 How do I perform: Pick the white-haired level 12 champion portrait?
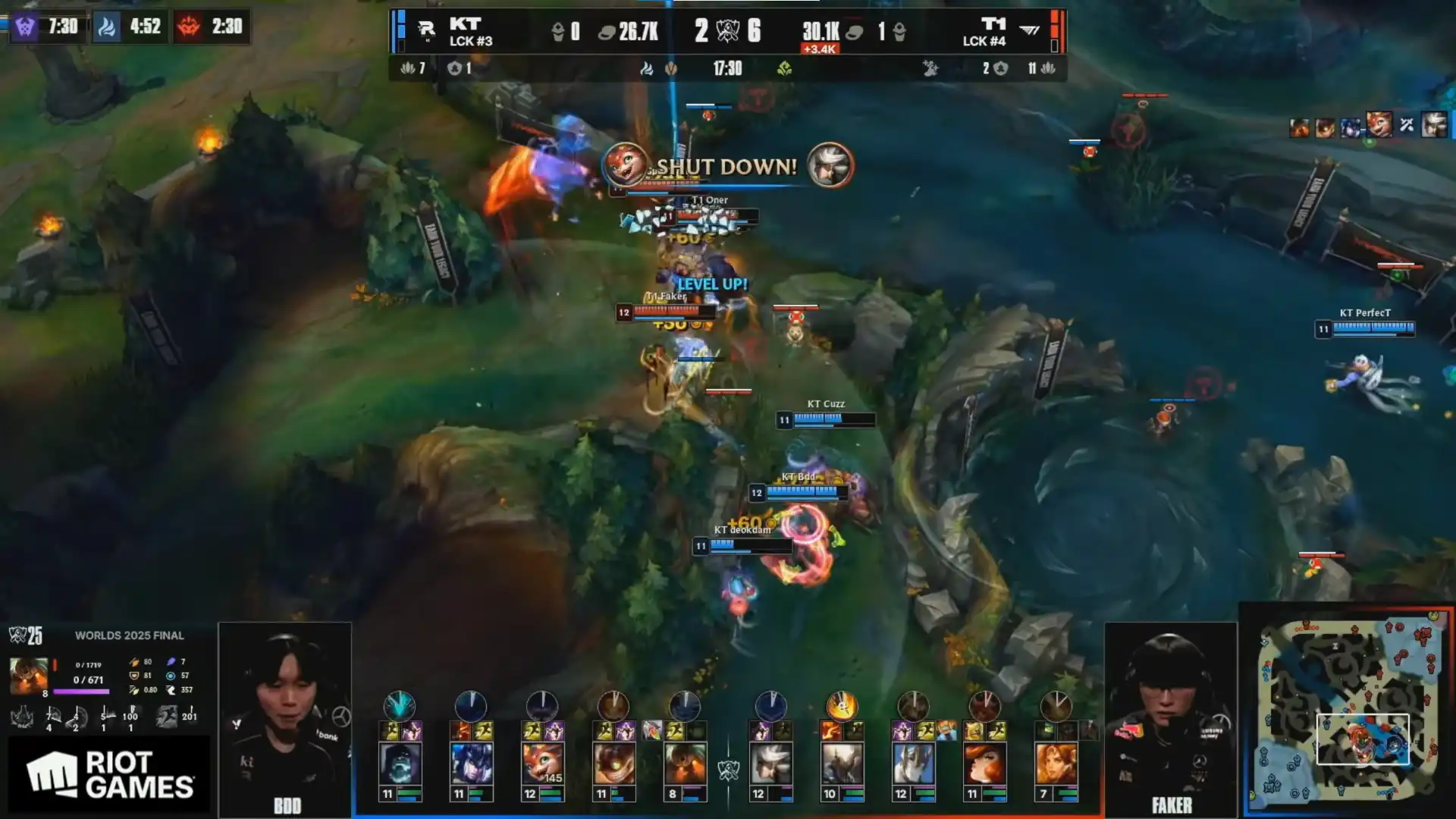[x=770, y=764]
